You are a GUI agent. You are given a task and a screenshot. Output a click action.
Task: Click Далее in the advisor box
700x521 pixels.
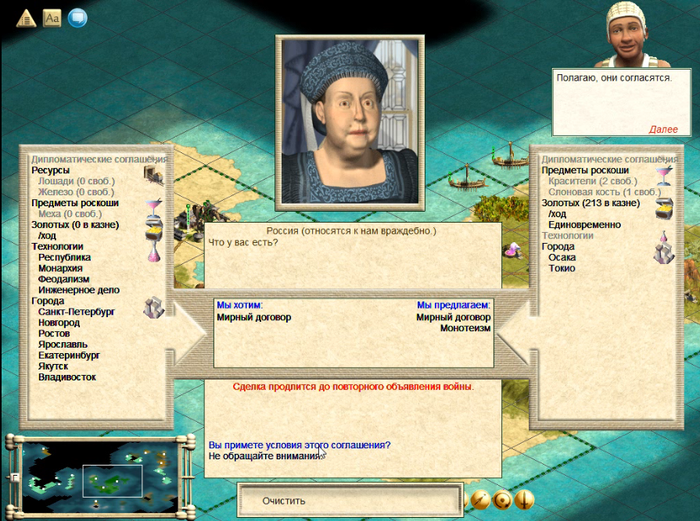(663, 130)
